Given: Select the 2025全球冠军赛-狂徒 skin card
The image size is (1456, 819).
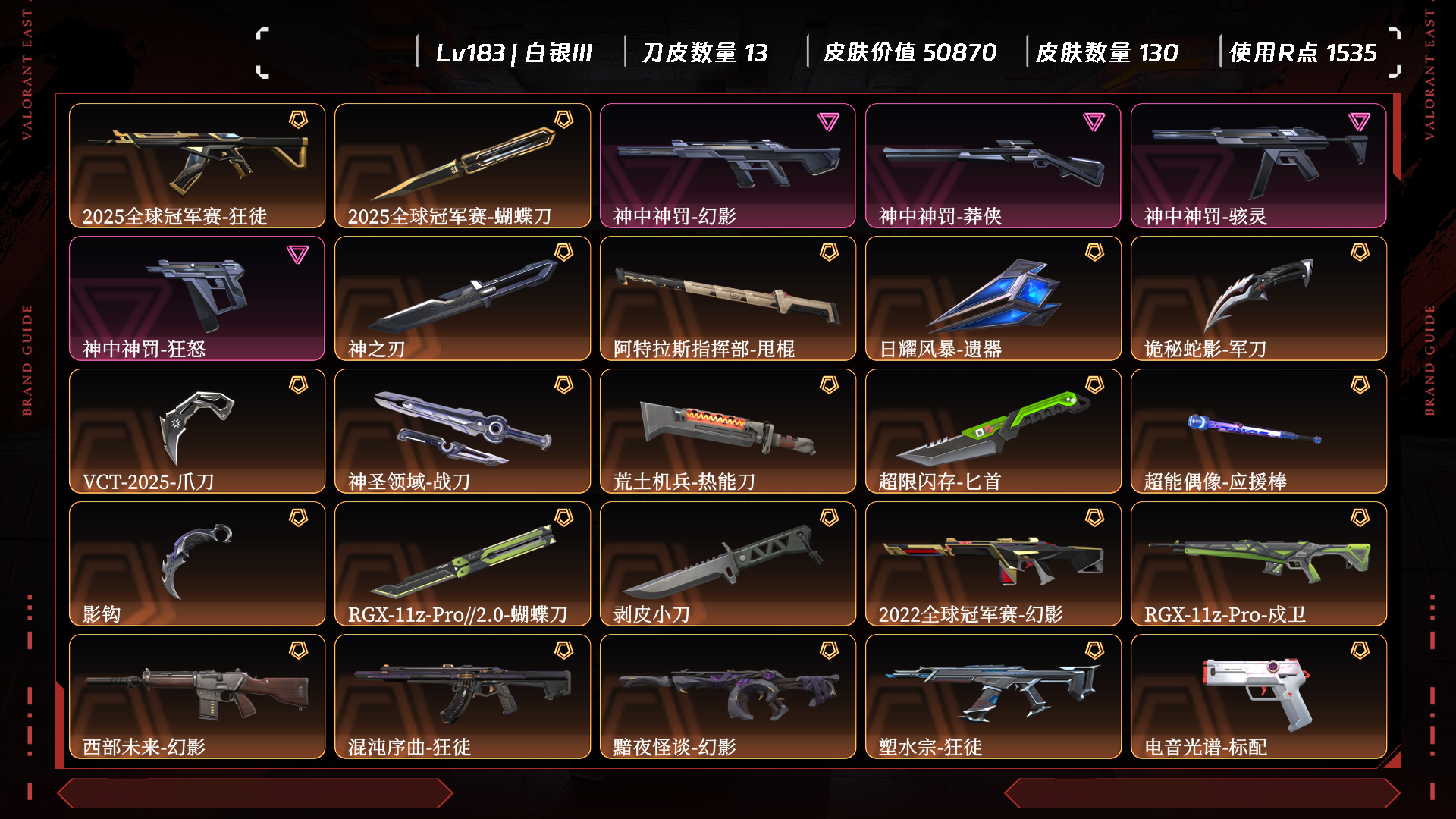Looking at the screenshot, I should tap(197, 165).
